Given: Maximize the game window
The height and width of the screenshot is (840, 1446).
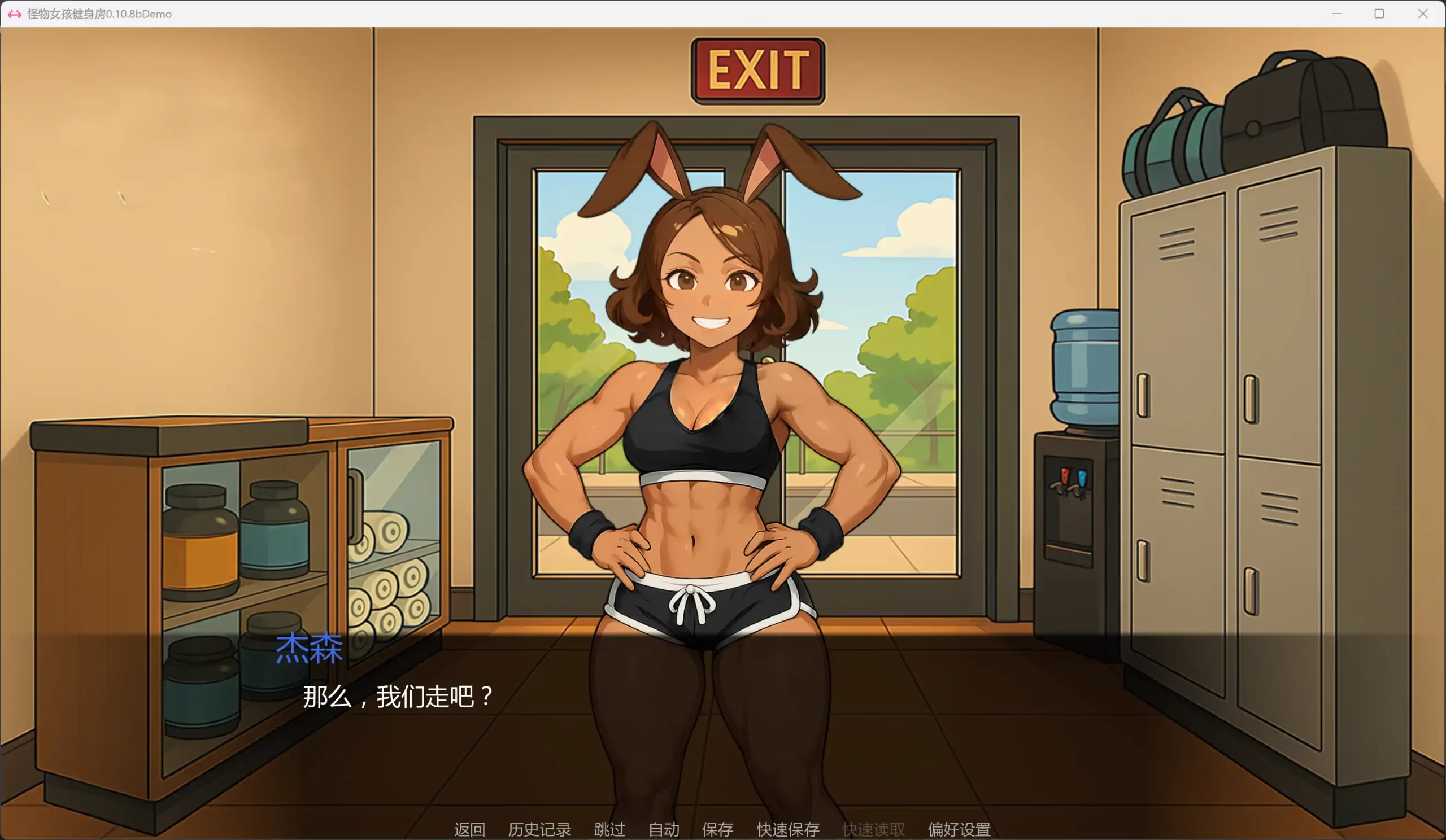Looking at the screenshot, I should pyautogui.click(x=1379, y=13).
